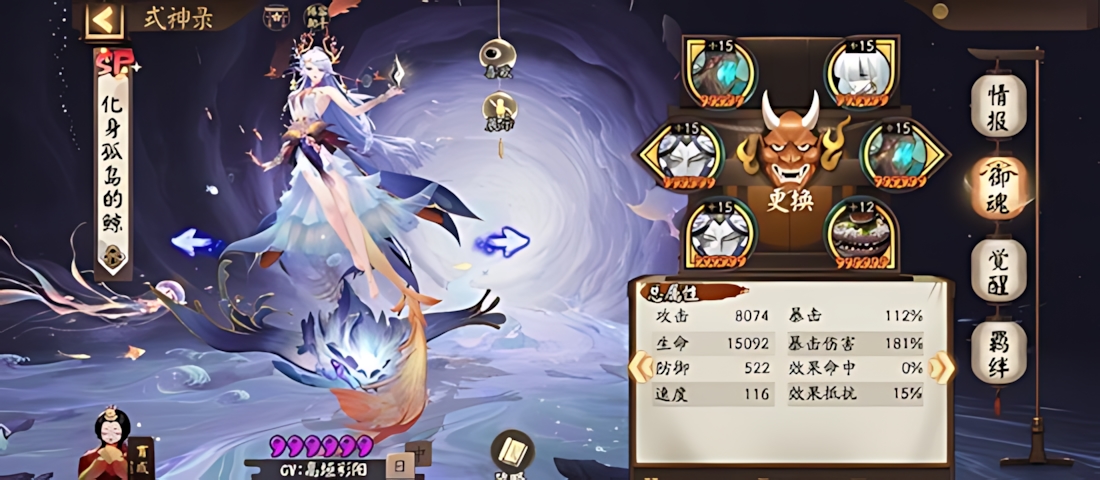Image resolution: width=1100 pixels, height=480 pixels.
Task: Click the 更换 oni mask button
Action: (x=790, y=160)
